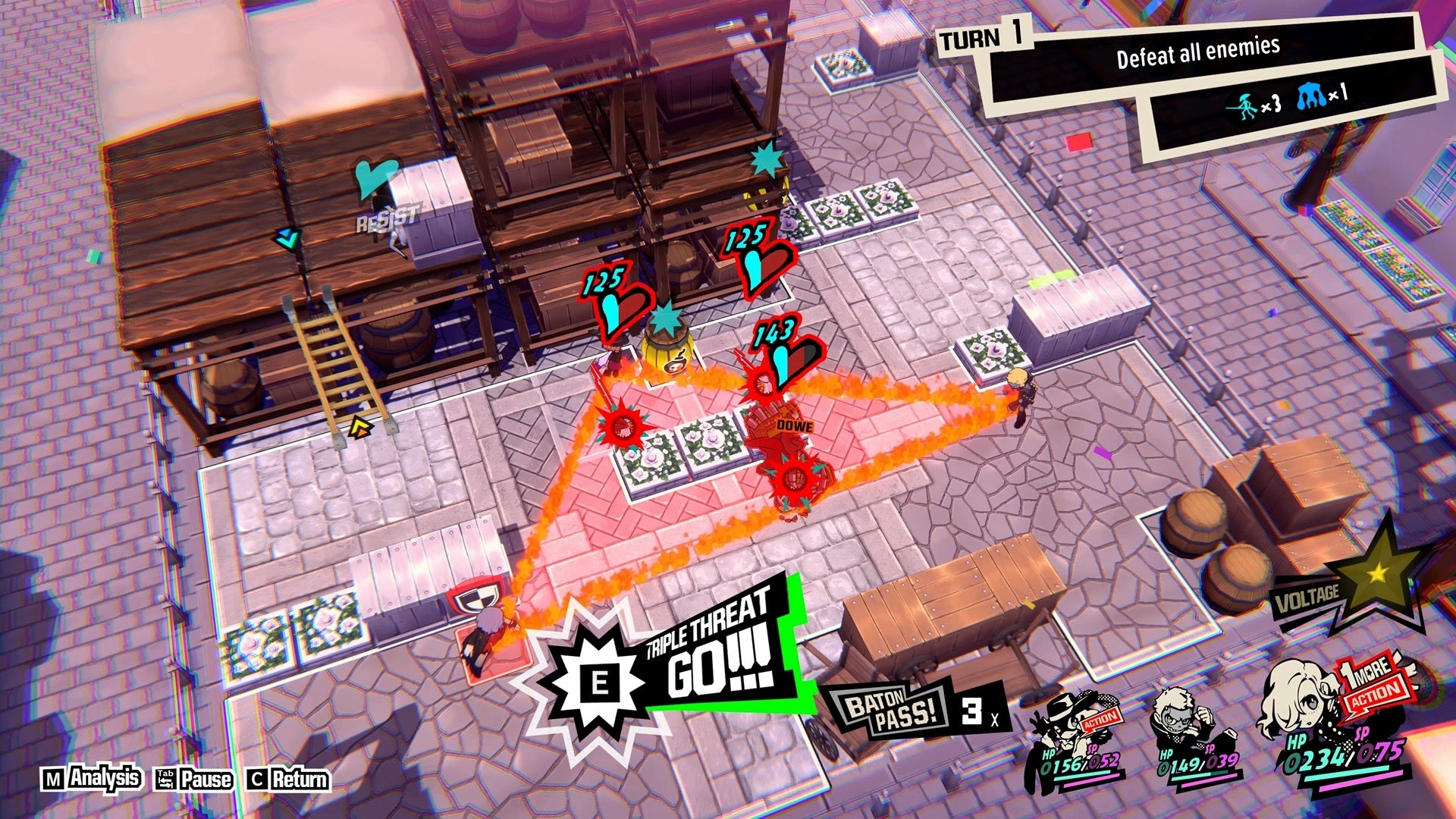Click the blob enemy icon showing ×1
The image size is (1456, 819).
(1308, 96)
